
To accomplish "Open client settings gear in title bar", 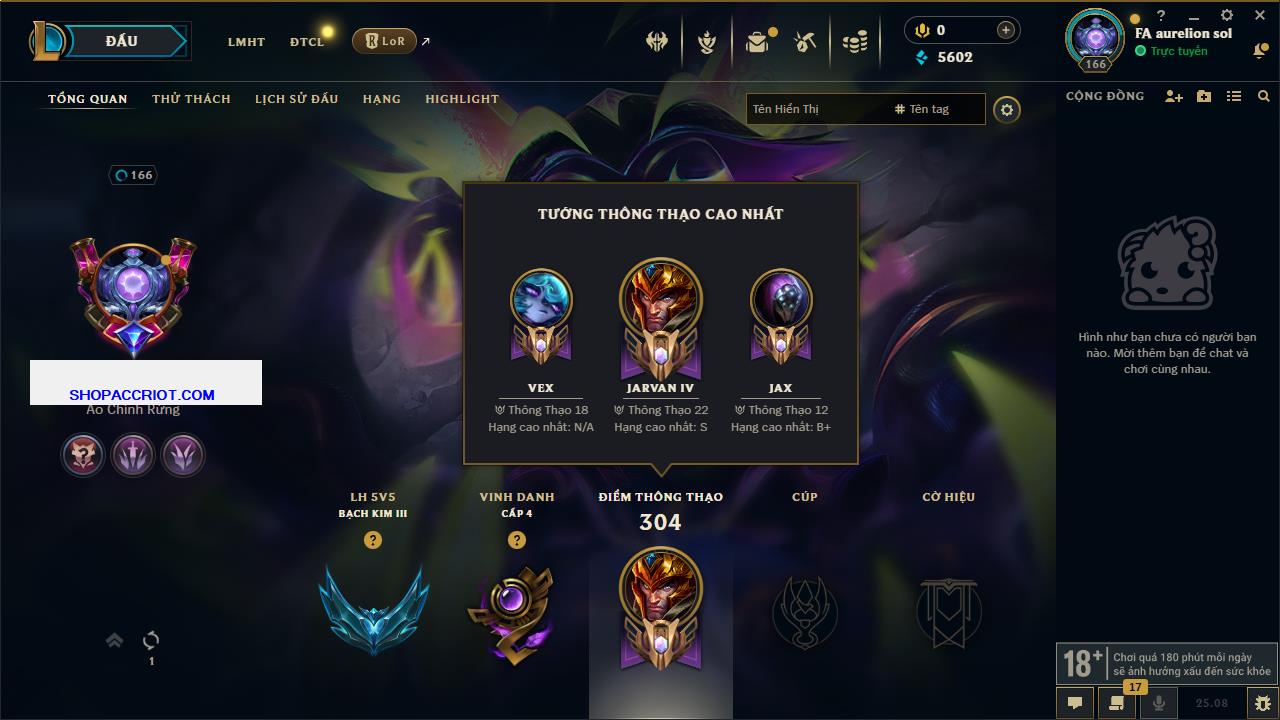I will tap(1227, 15).
